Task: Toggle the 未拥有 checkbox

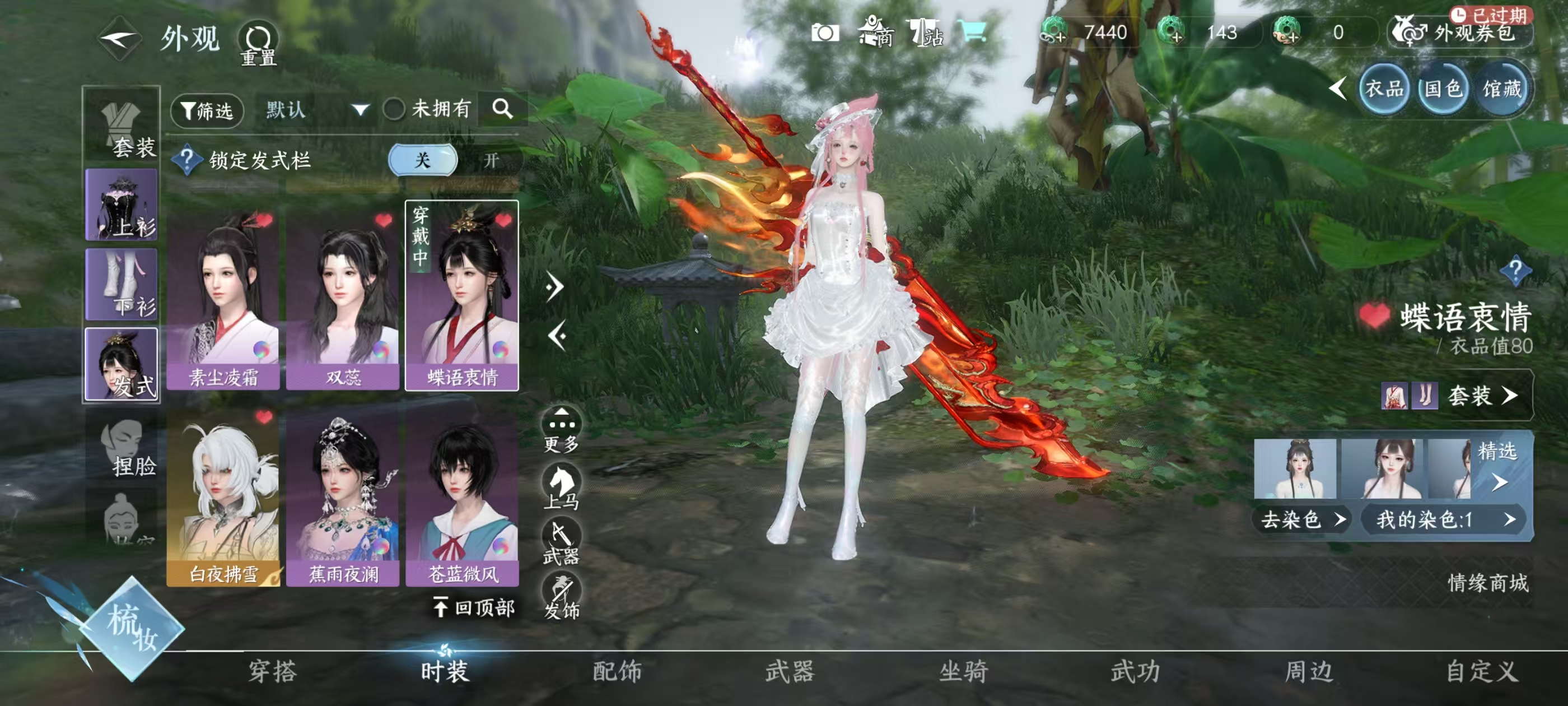Action: coord(394,110)
